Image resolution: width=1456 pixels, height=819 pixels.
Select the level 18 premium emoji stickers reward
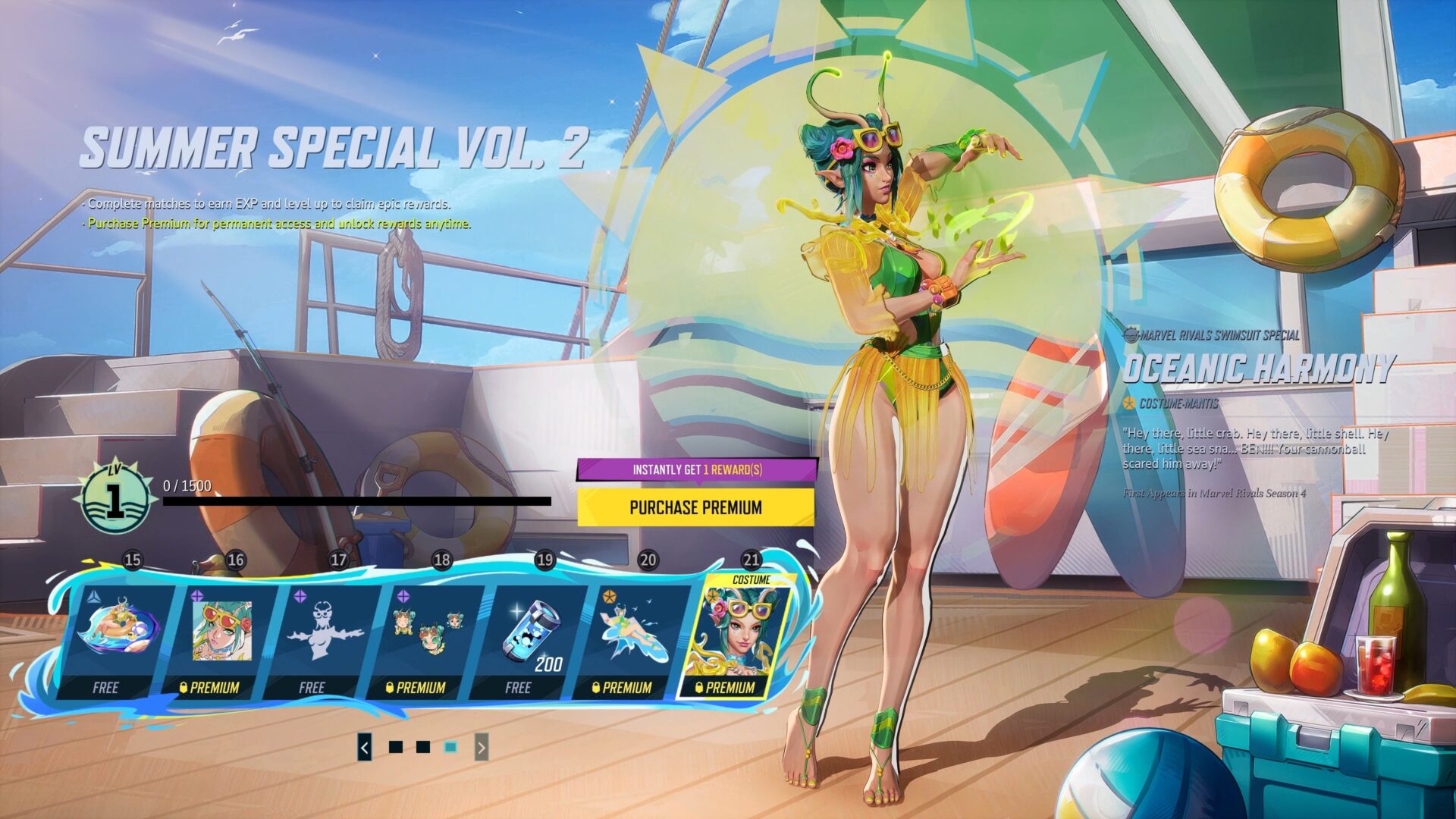pos(426,639)
